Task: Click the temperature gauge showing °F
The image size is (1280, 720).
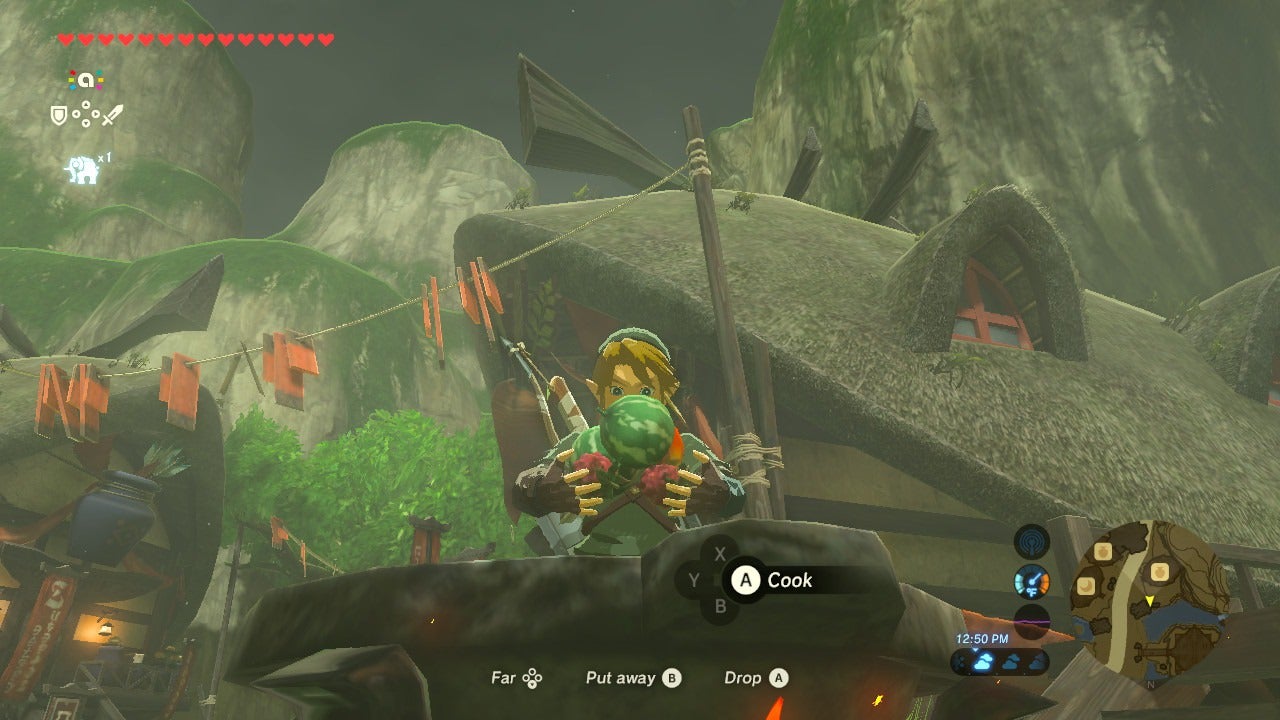Action: [1031, 583]
